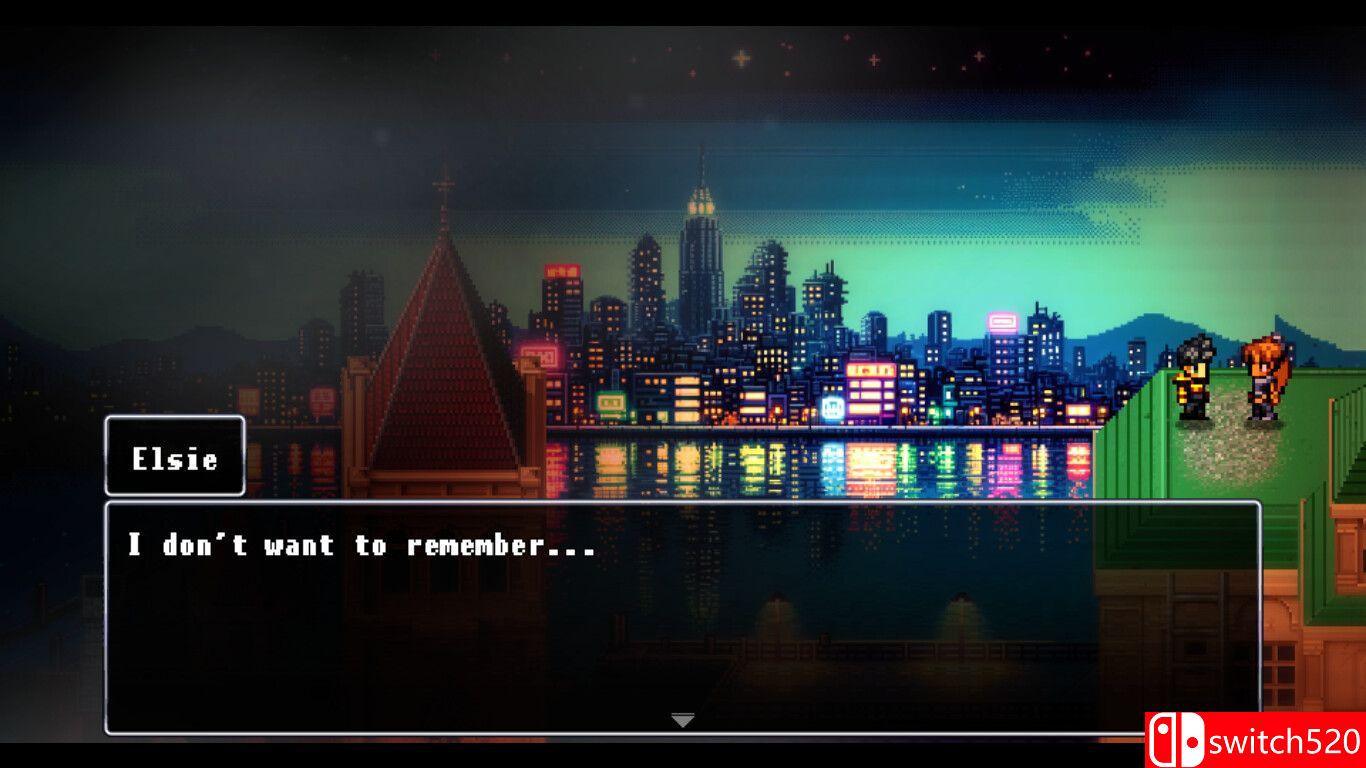Click the continue arrow below the dialogue

pos(683,718)
